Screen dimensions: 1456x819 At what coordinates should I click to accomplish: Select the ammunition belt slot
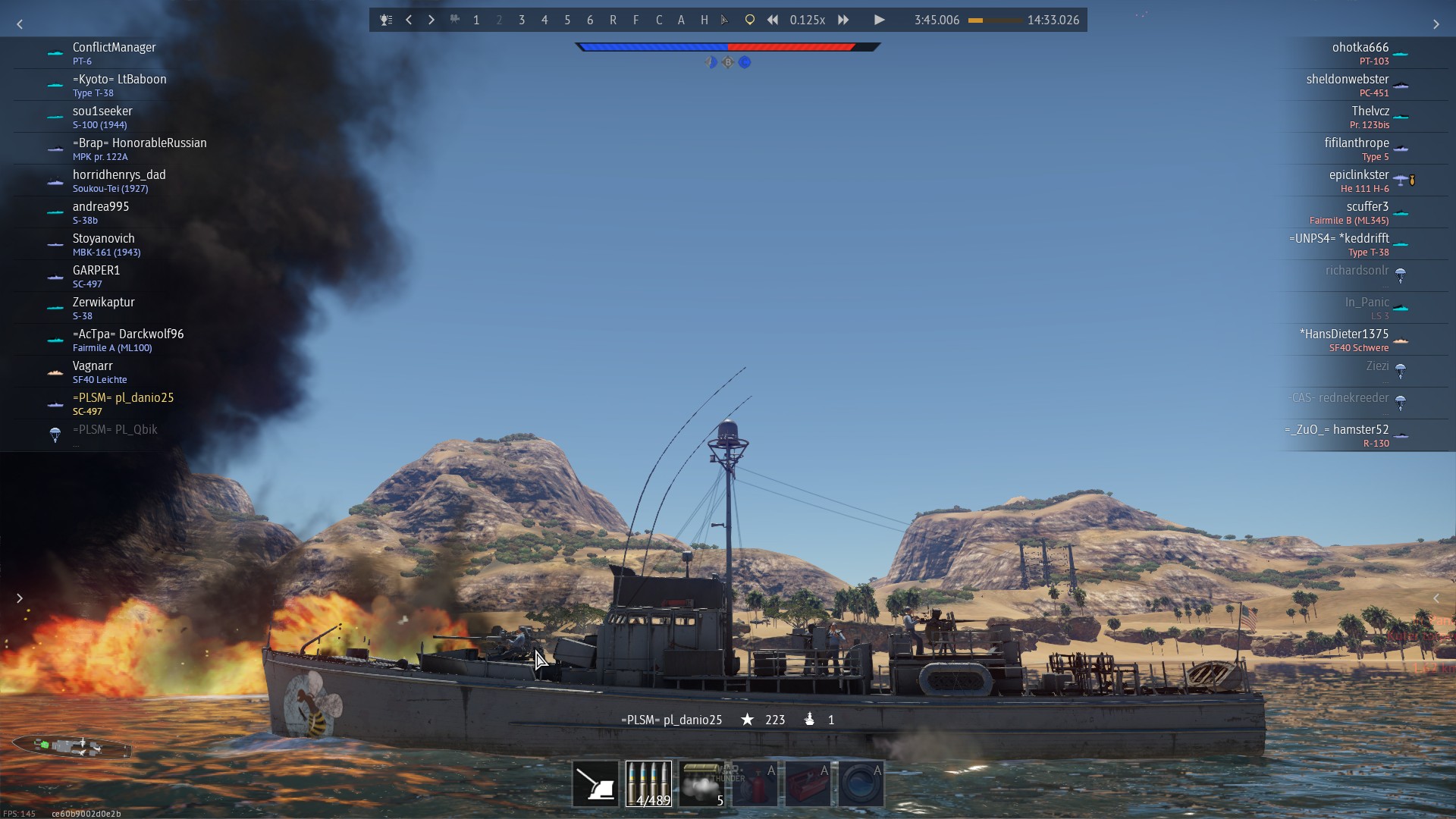(648, 783)
